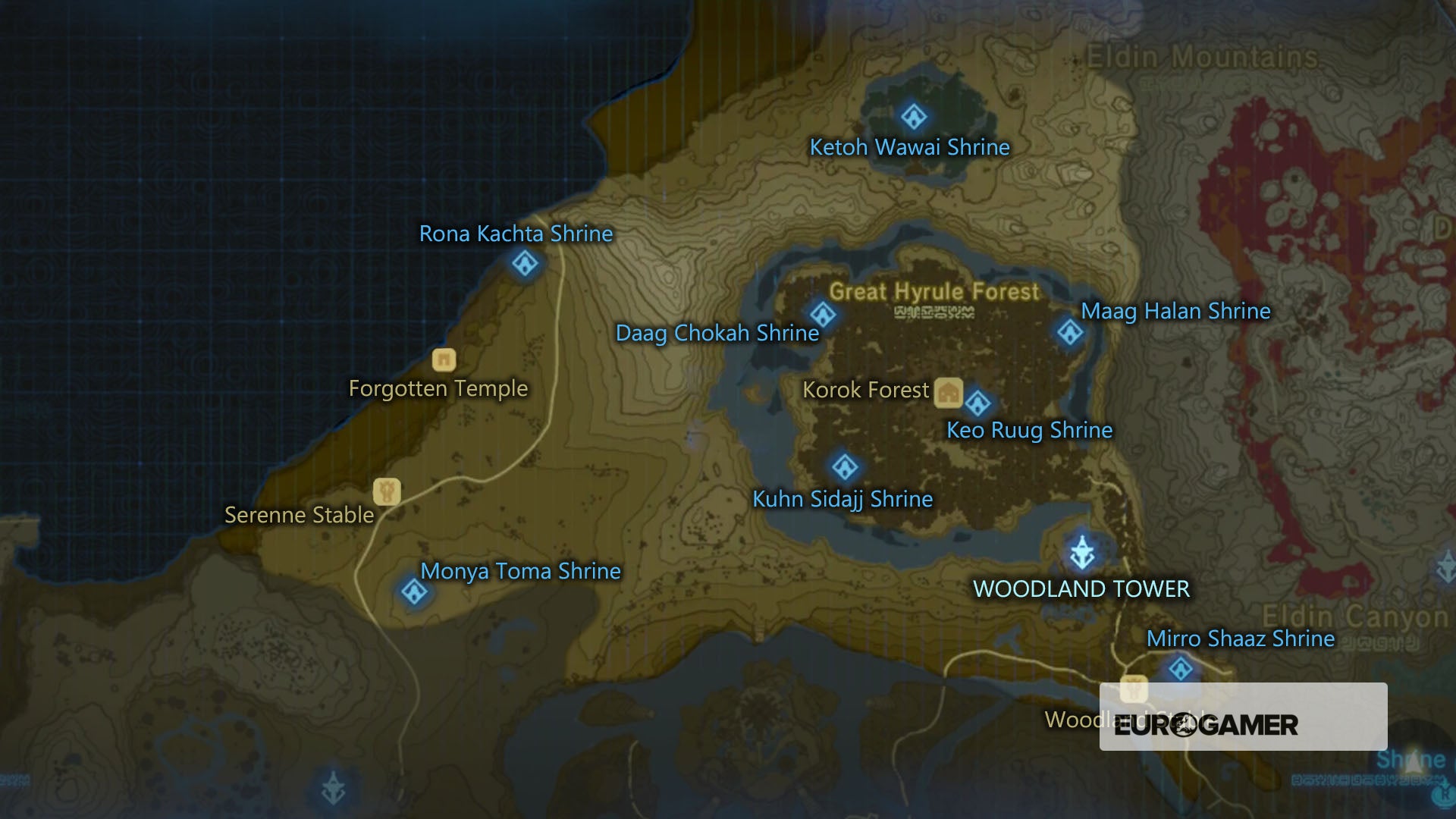Select the Great Hyrule Forest label
Viewport: 1456px width, 819px height.
click(x=934, y=290)
